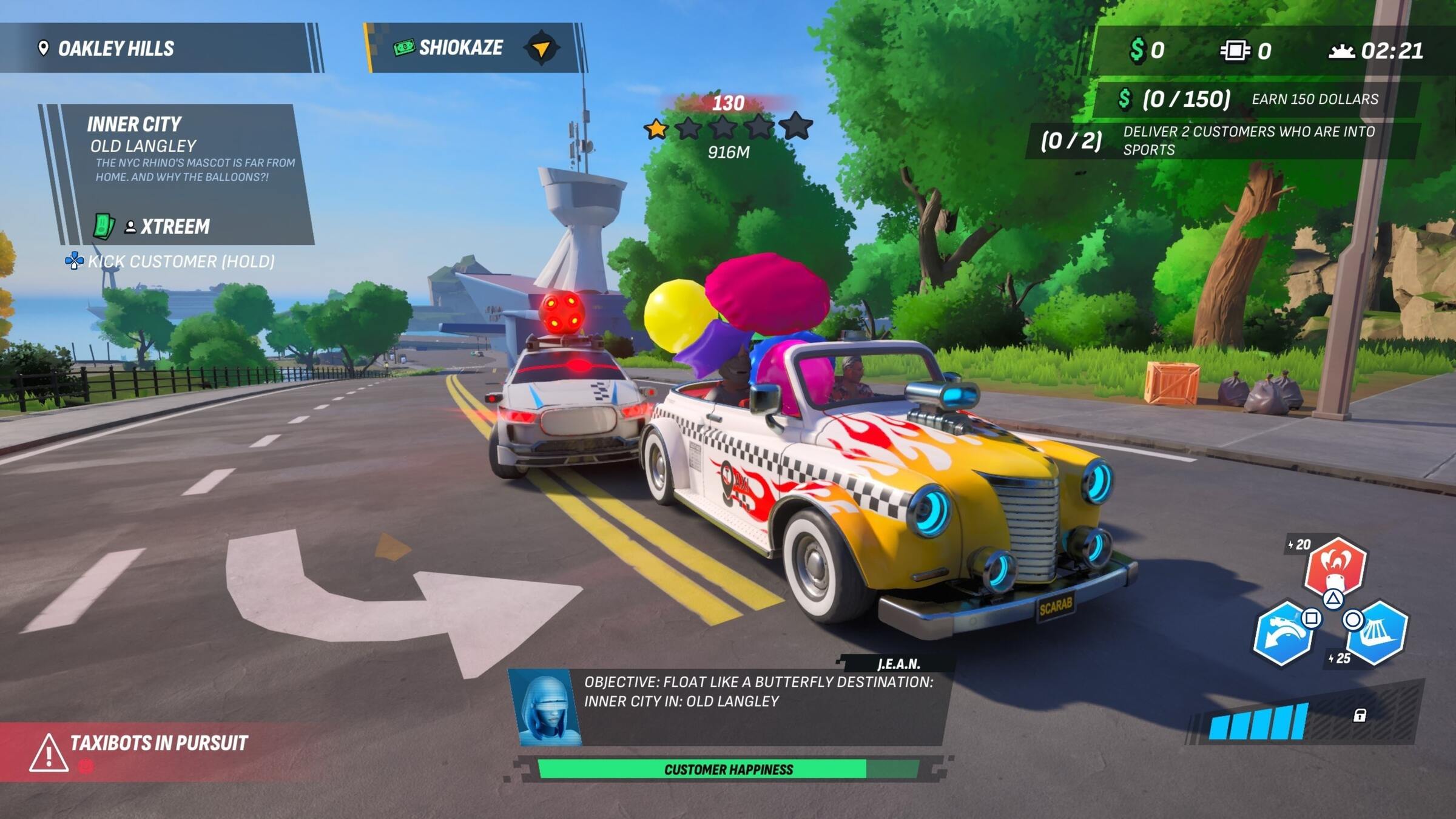Click the Taxibots in Pursuit warning triangle
Screen dimensions: 1456x819
tap(47, 756)
